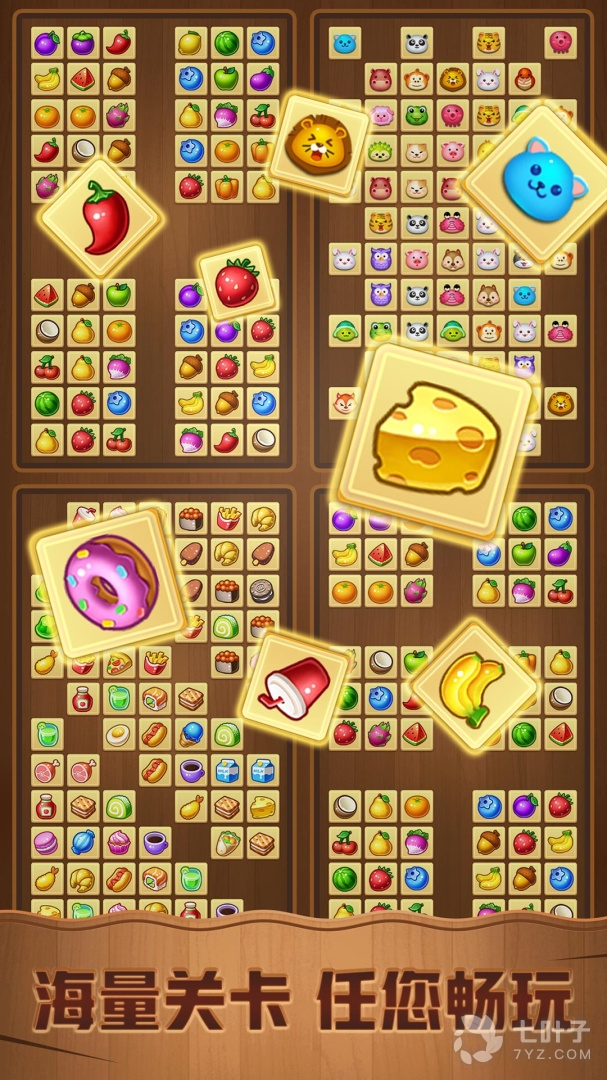Select the large banana bunch tile

474,686
